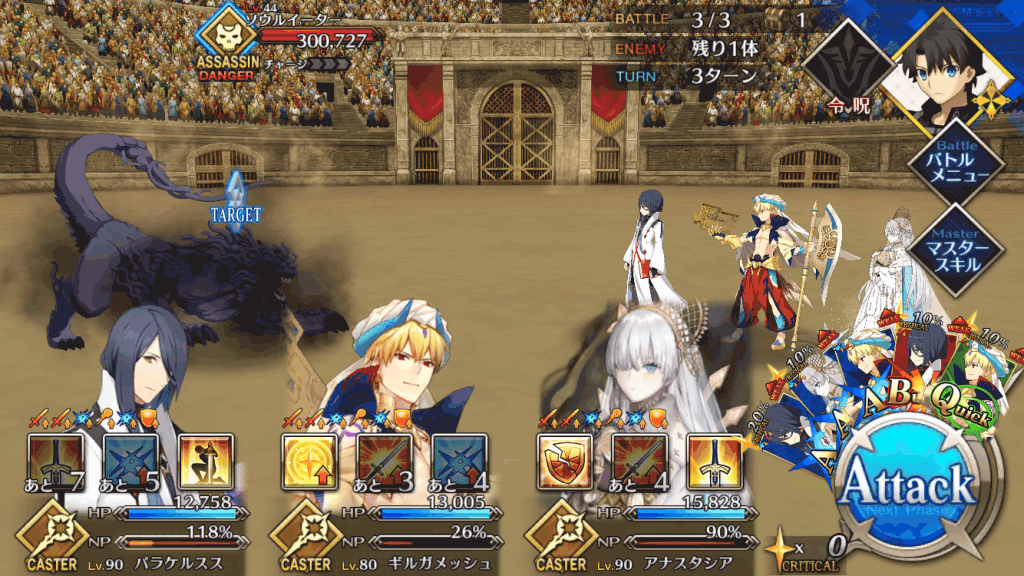Activate Gilgamesh's golden up-arrow skill
This screenshot has width=1024, height=576.
pyautogui.click(x=308, y=460)
